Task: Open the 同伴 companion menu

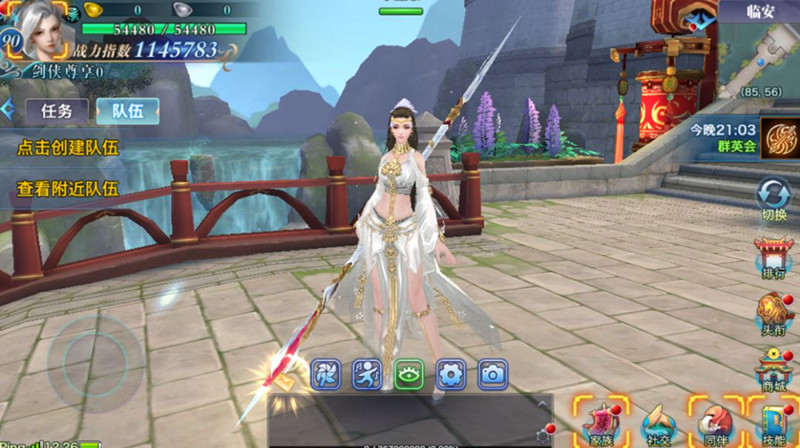Action: pos(714,421)
